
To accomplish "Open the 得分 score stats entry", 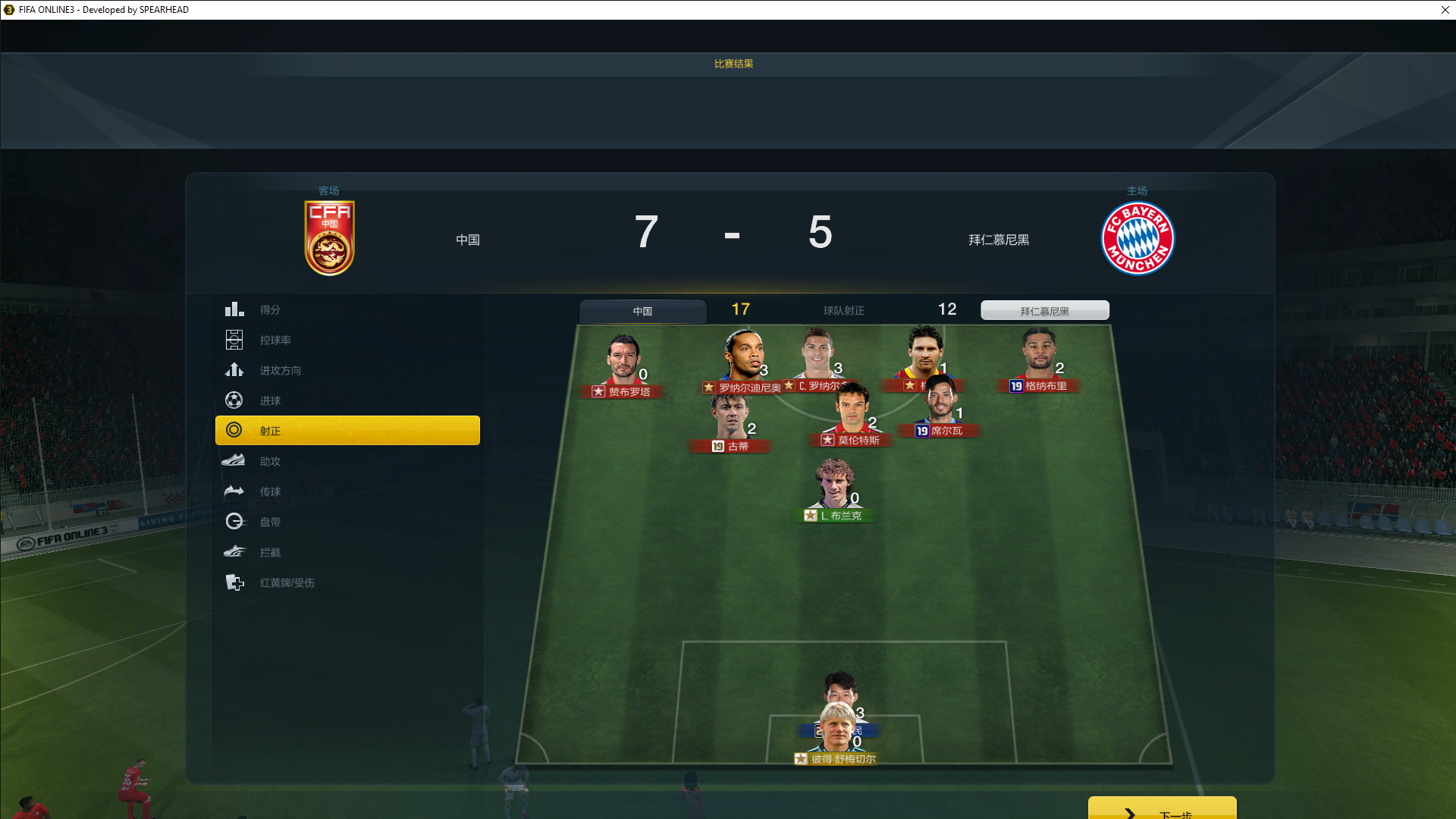I will (270, 309).
